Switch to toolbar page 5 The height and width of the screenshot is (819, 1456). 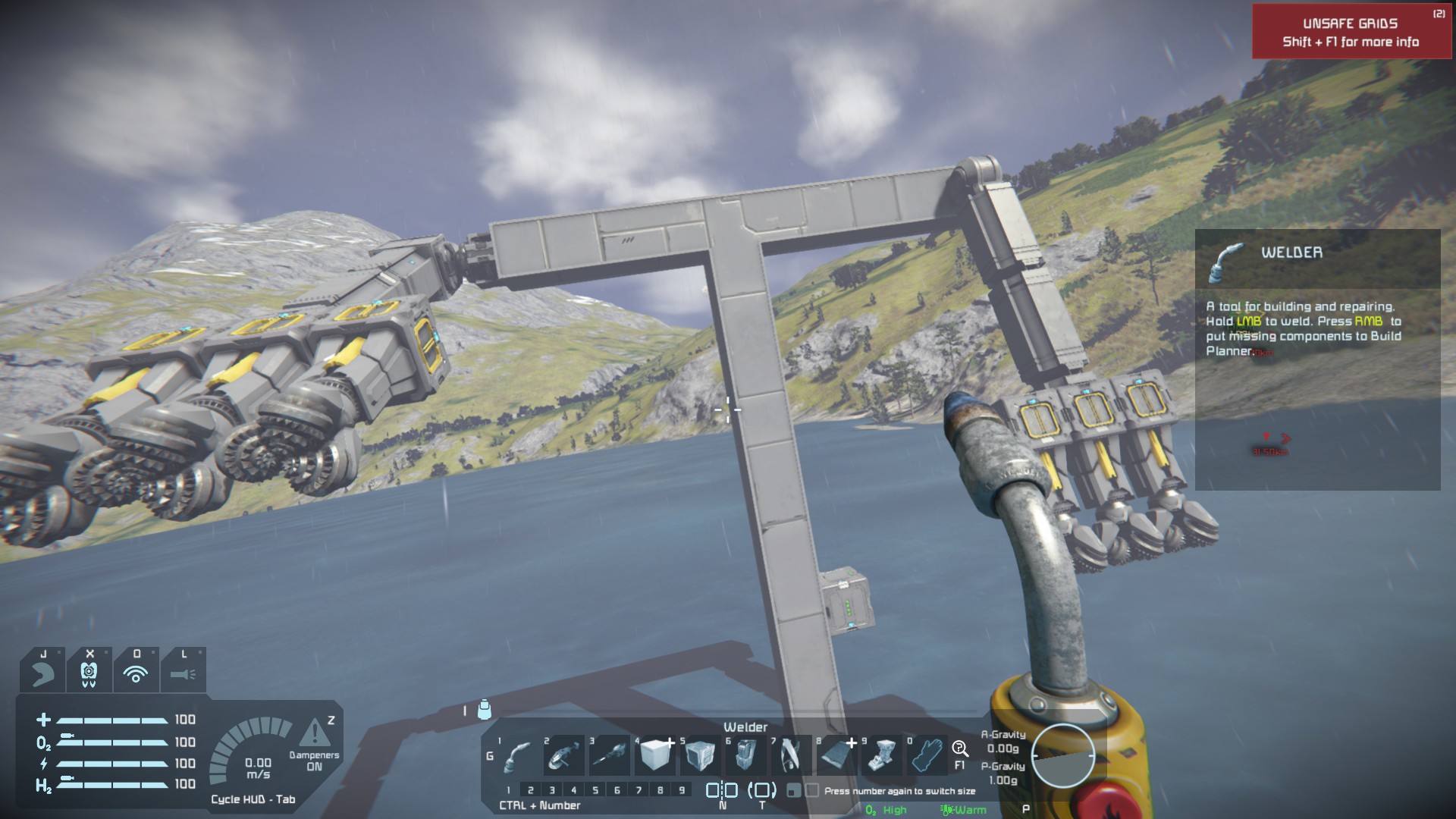(595, 790)
